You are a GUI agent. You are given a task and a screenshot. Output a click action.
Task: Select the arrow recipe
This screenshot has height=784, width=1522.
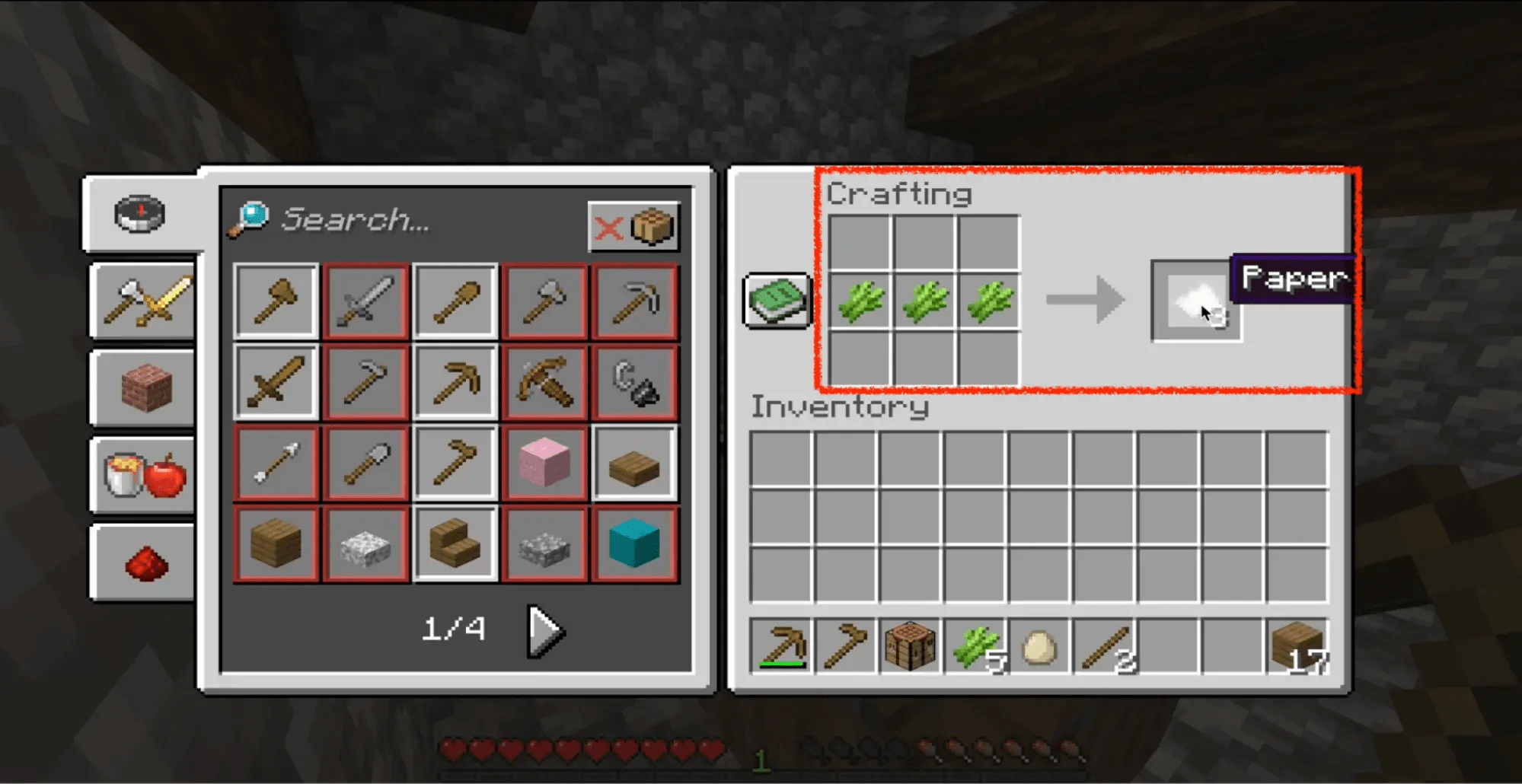[x=275, y=462]
